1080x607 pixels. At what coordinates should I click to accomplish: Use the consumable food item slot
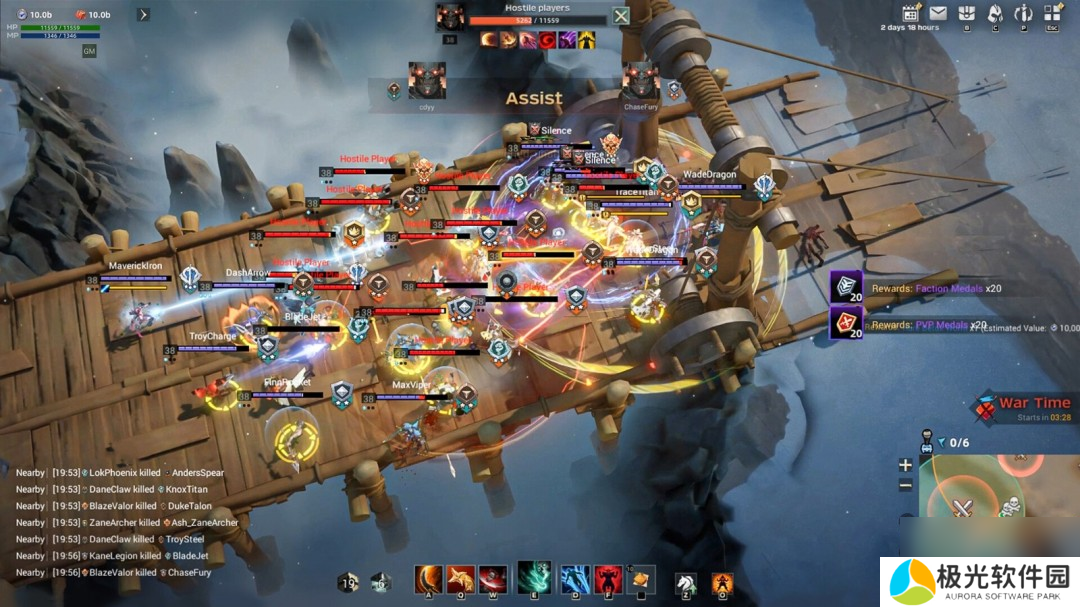point(640,580)
